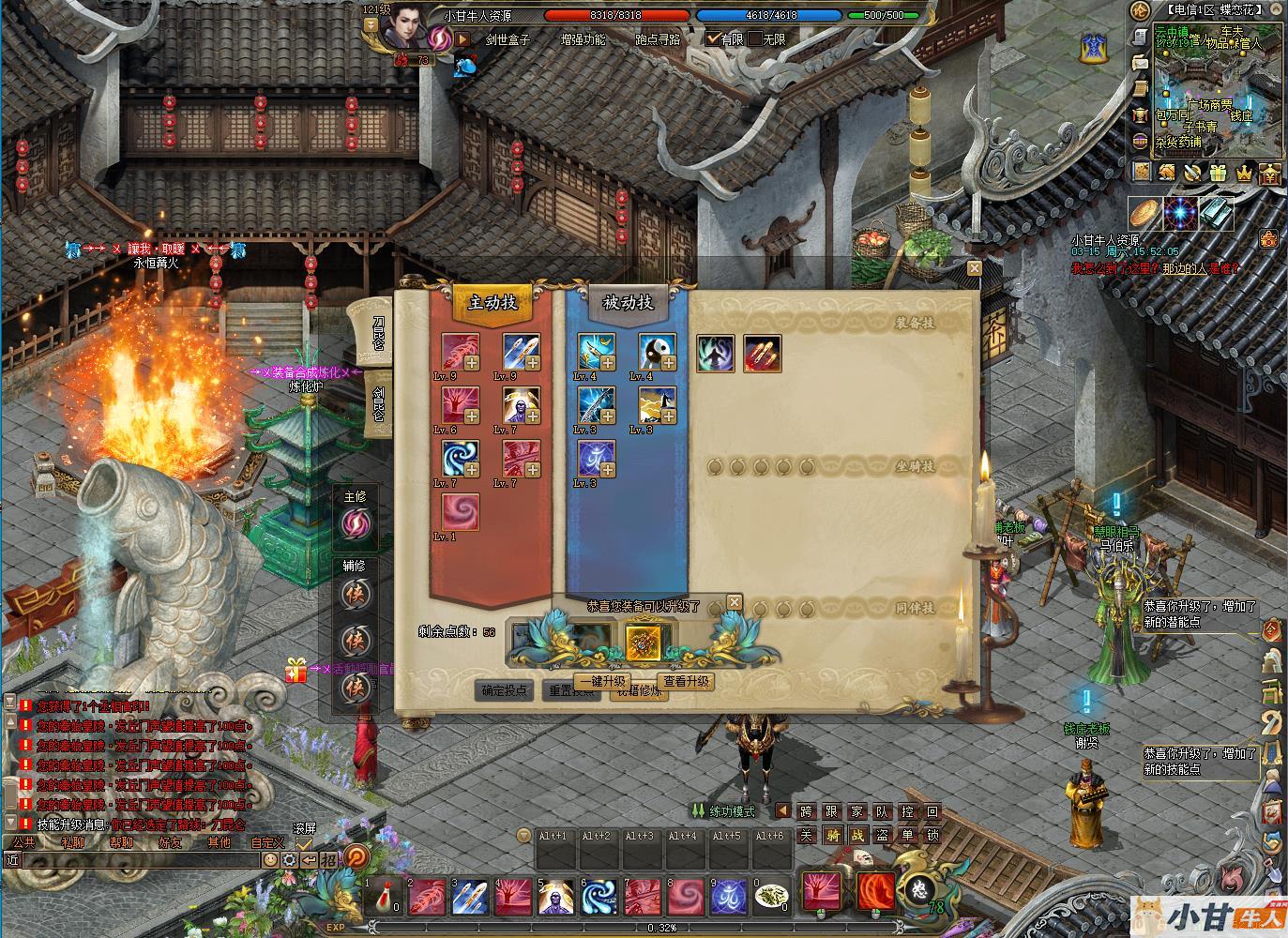
Task: Switch to the 主动技 active skills tab
Action: pos(493,302)
